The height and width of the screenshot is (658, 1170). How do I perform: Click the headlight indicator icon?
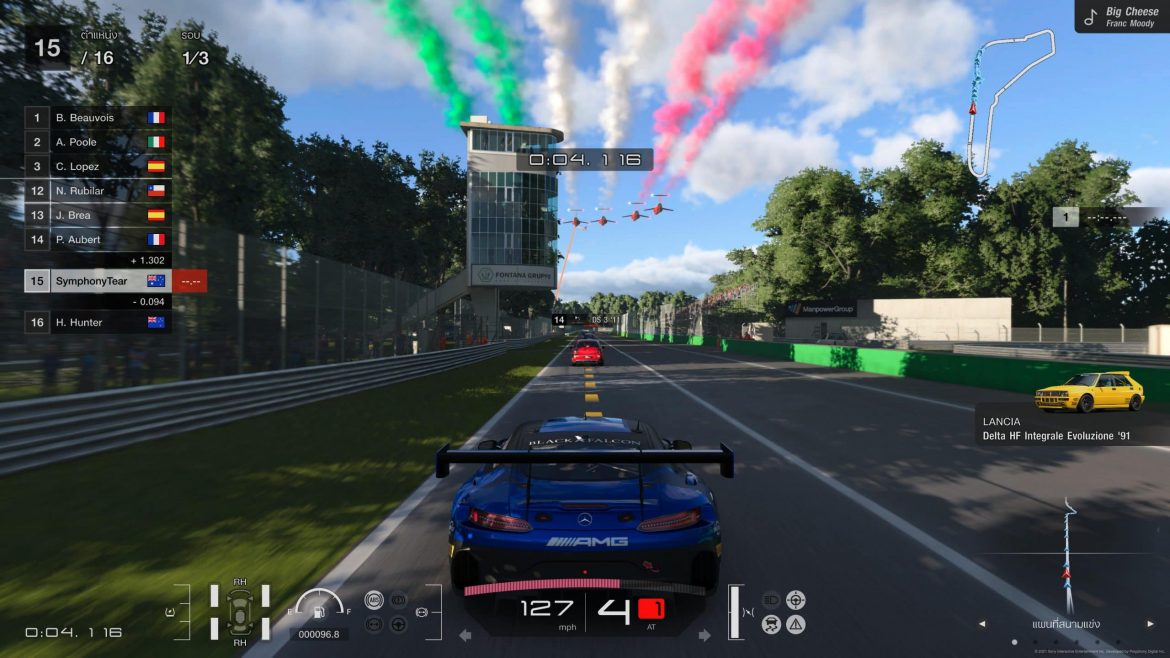[x=772, y=600]
